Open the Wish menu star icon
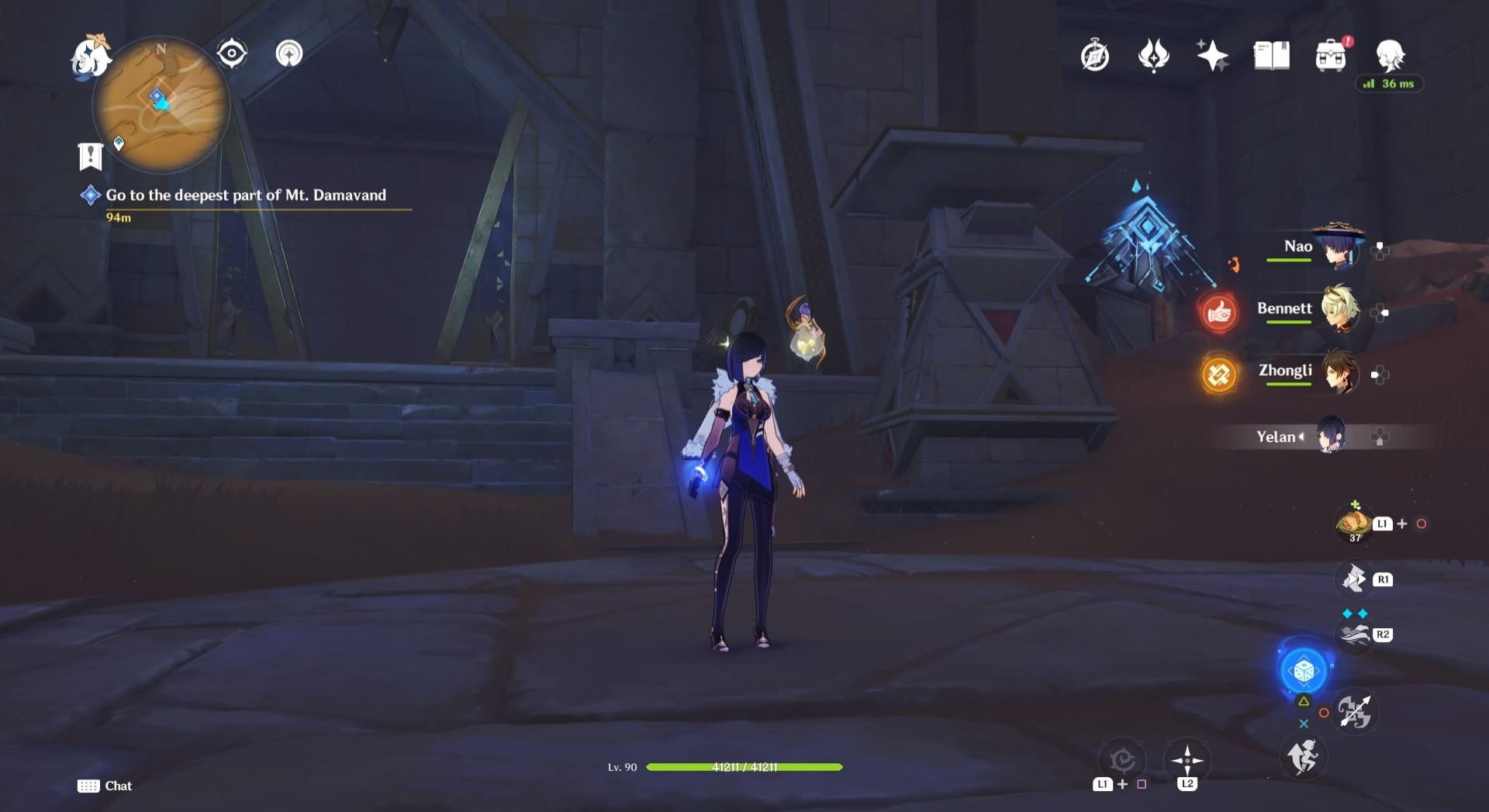The height and width of the screenshot is (812, 1489). (x=1211, y=54)
